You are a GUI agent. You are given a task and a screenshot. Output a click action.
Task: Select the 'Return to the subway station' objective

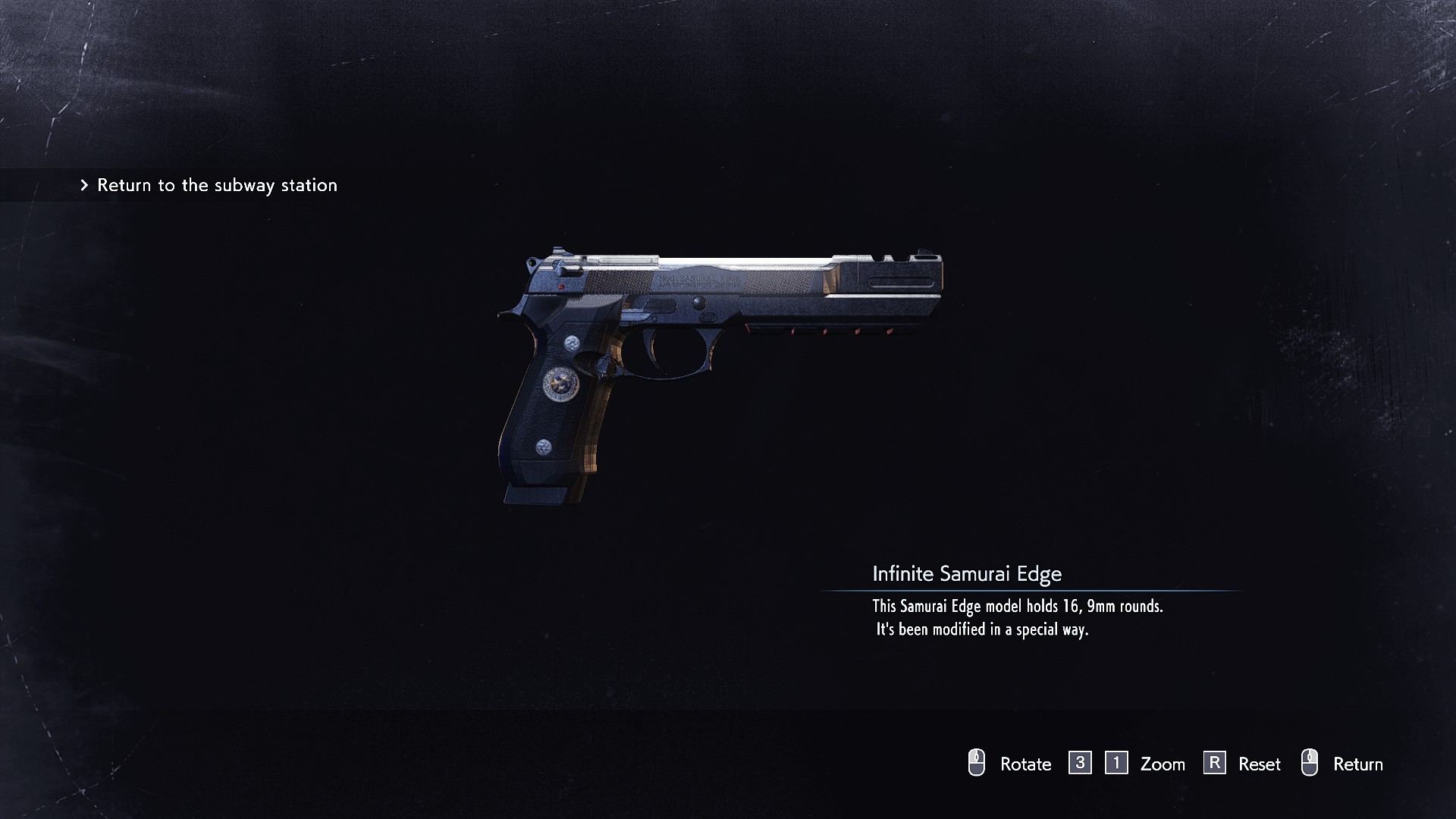(216, 185)
